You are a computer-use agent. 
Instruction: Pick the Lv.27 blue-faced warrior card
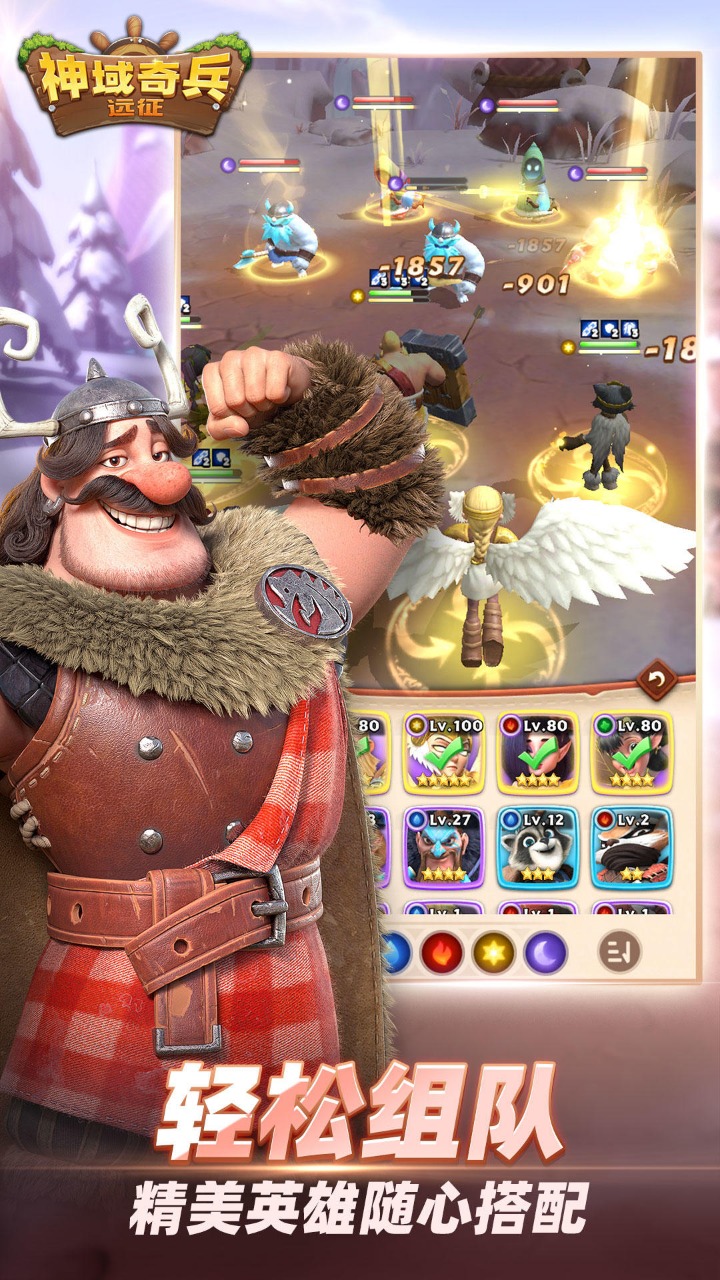pos(443,846)
